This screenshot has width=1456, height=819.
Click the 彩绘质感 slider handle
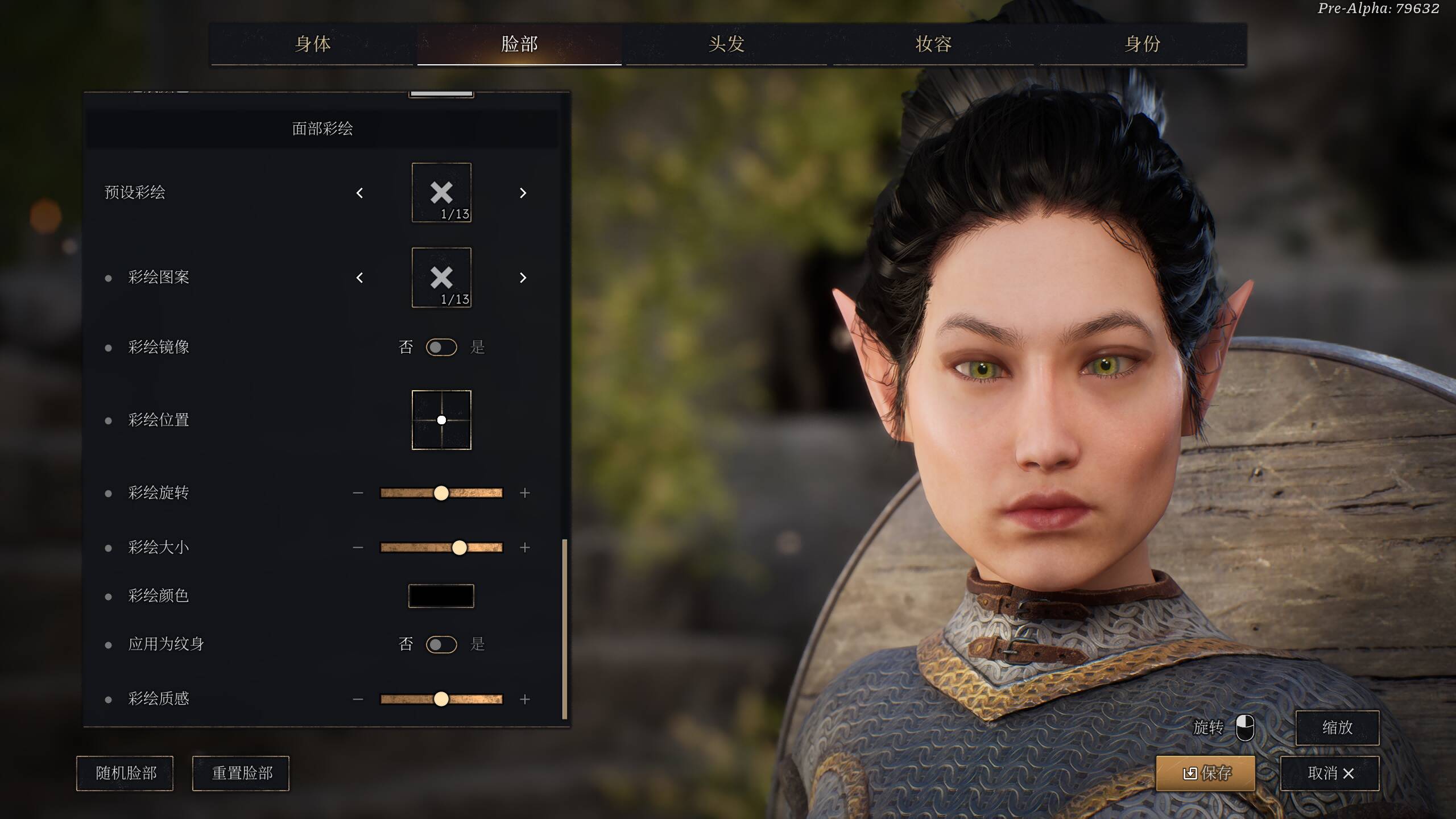[x=441, y=699]
